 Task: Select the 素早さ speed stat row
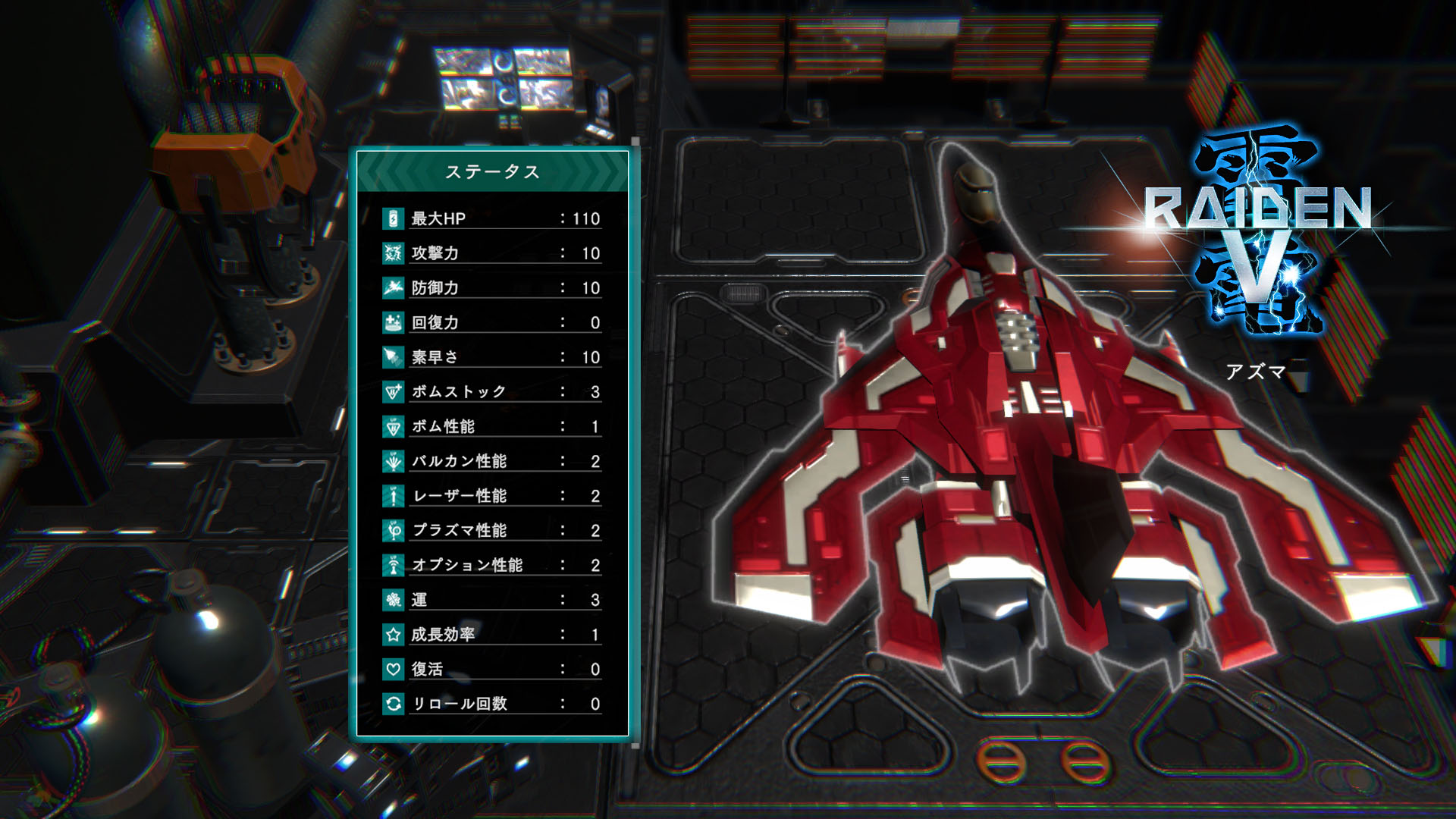coord(492,357)
